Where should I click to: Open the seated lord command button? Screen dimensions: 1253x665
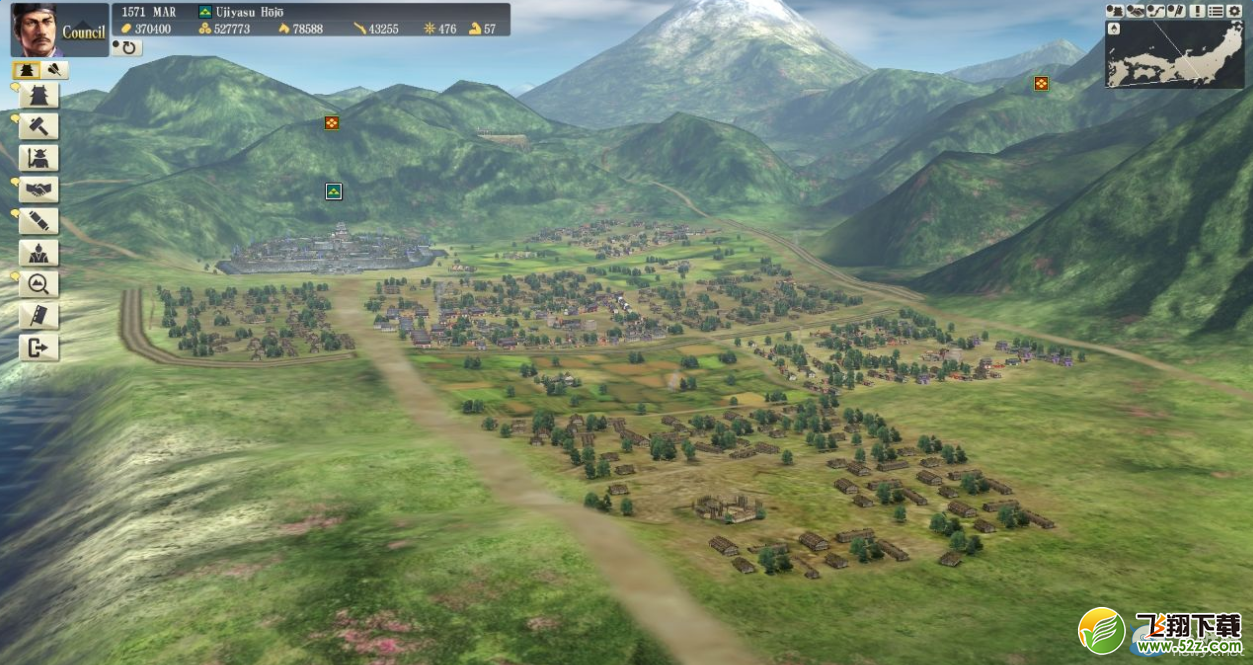(39, 253)
